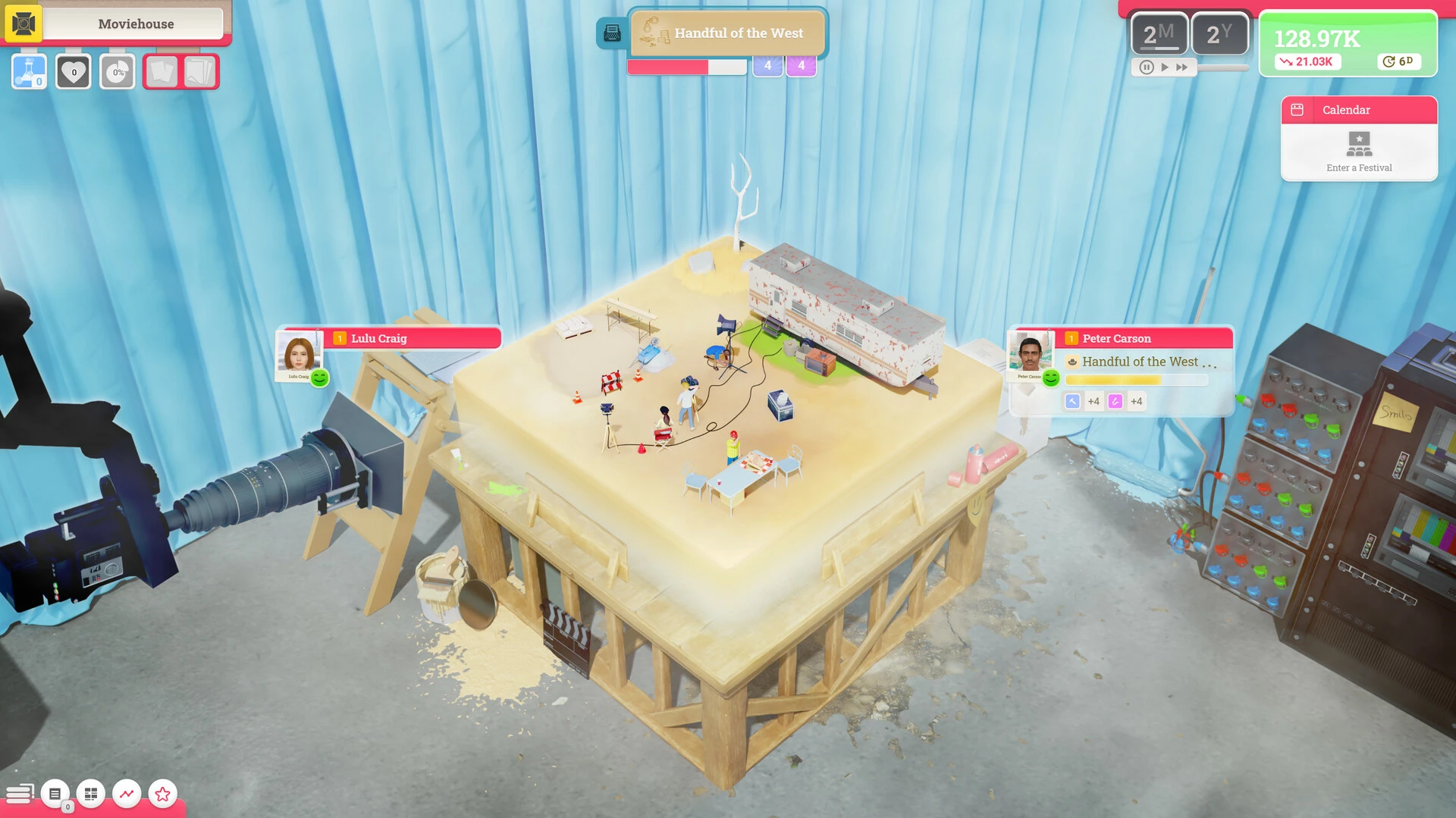Open the line graph statistics button
Screen dimensions: 1456x818
[127, 794]
